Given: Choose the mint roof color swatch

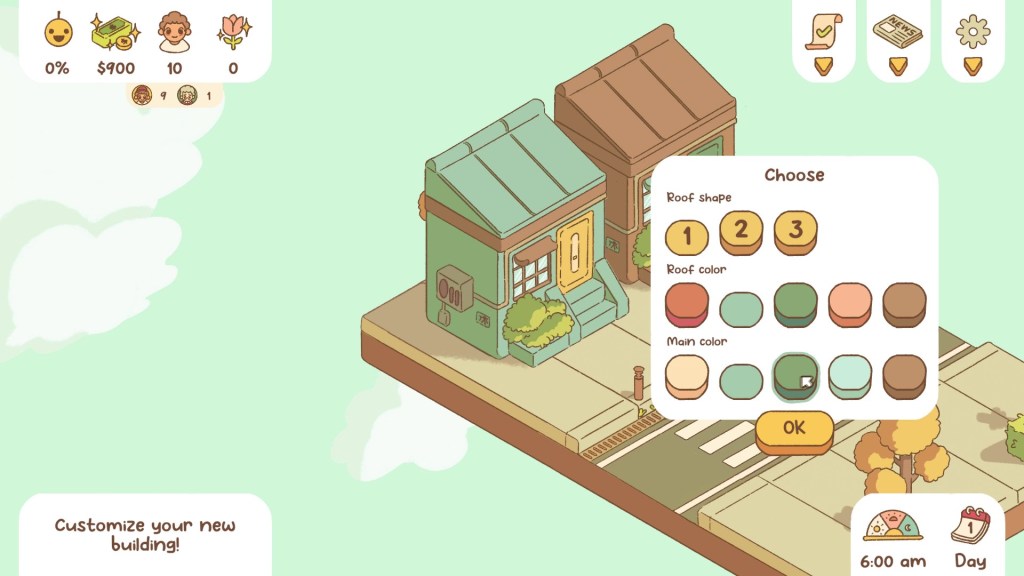Looking at the screenshot, I should 741,307.
